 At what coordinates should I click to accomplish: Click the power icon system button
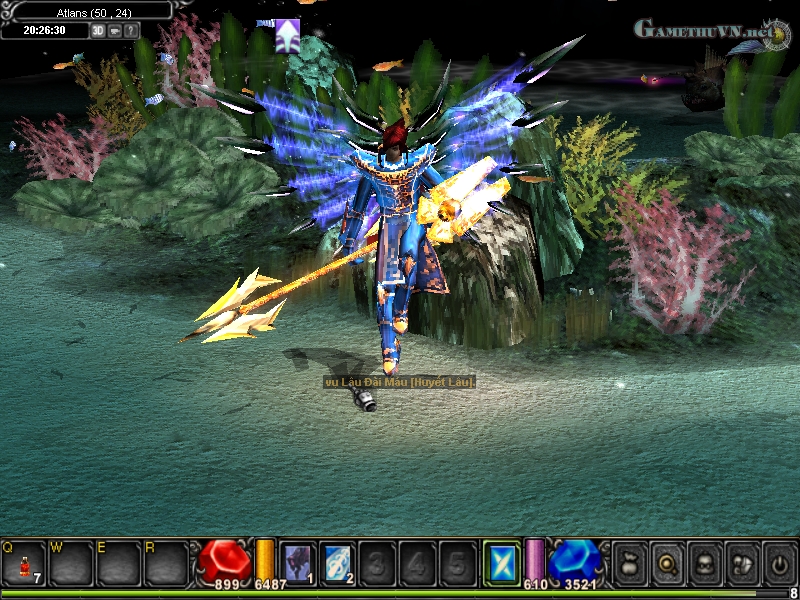[778, 564]
